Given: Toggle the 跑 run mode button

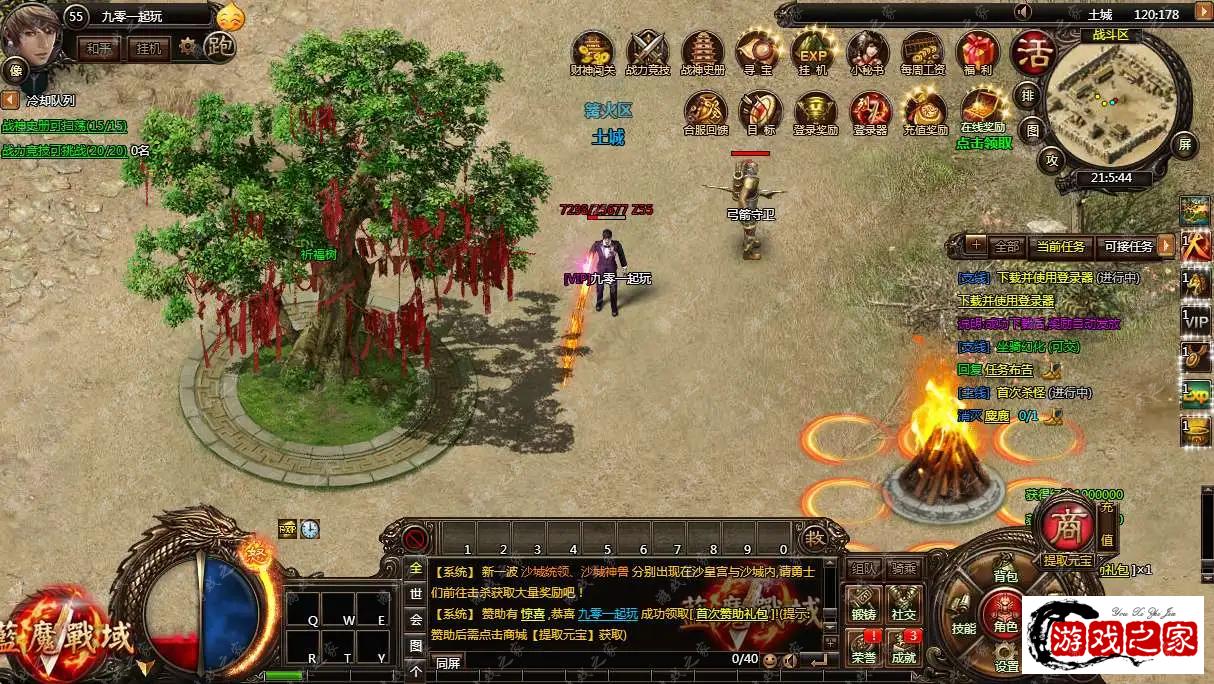Looking at the screenshot, I should 219,46.
